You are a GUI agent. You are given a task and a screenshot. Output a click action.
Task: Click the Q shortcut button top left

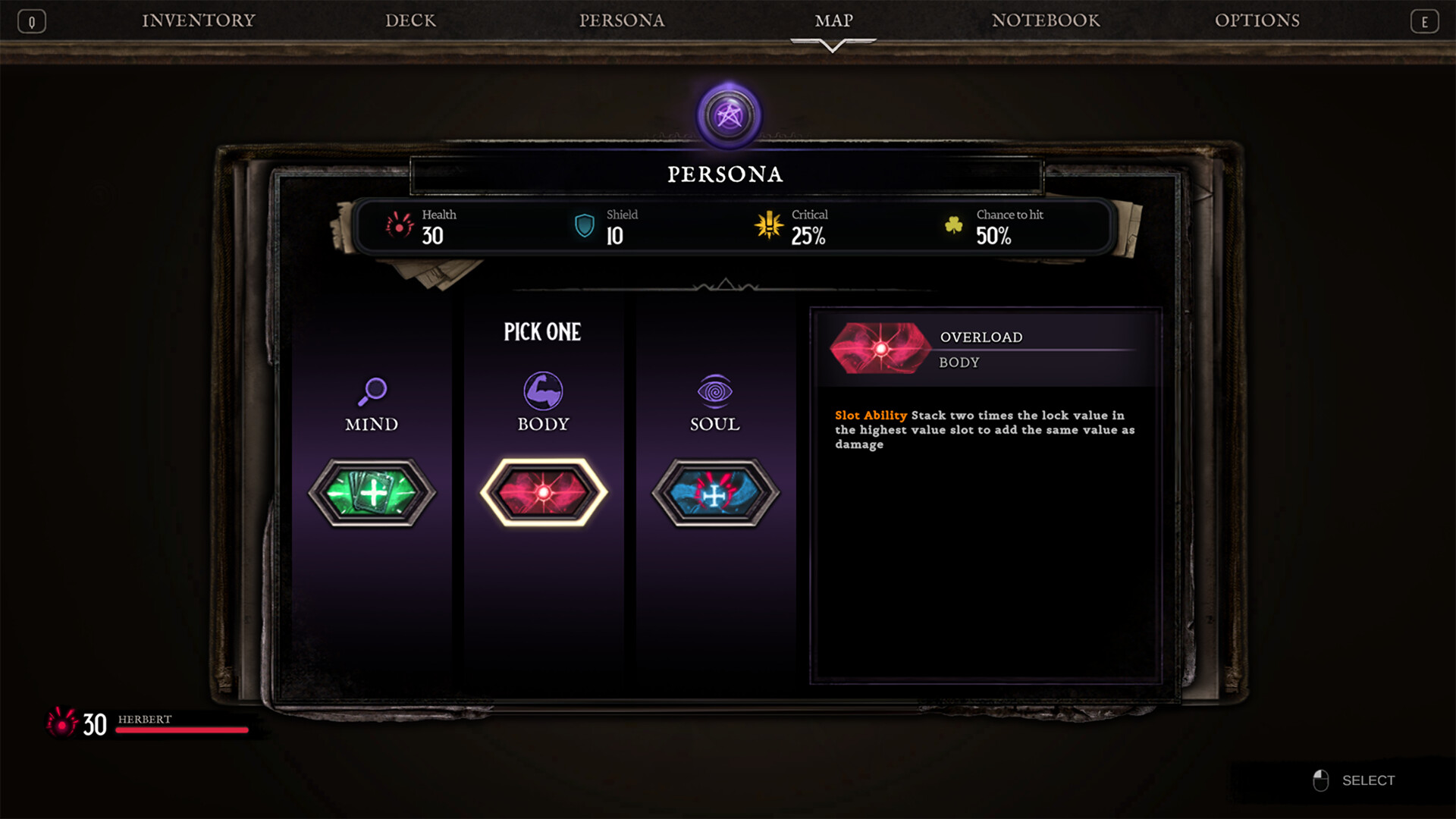tap(31, 20)
